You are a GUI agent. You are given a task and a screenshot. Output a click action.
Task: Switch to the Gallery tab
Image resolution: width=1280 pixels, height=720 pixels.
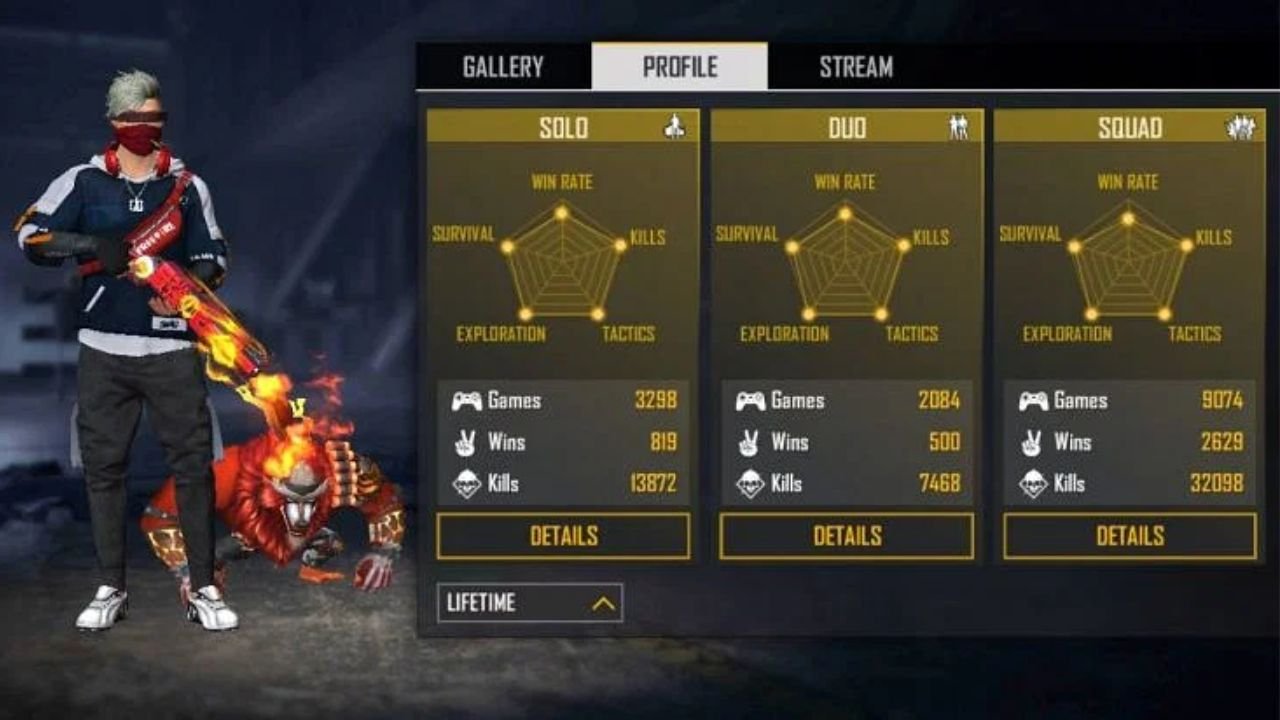(503, 67)
